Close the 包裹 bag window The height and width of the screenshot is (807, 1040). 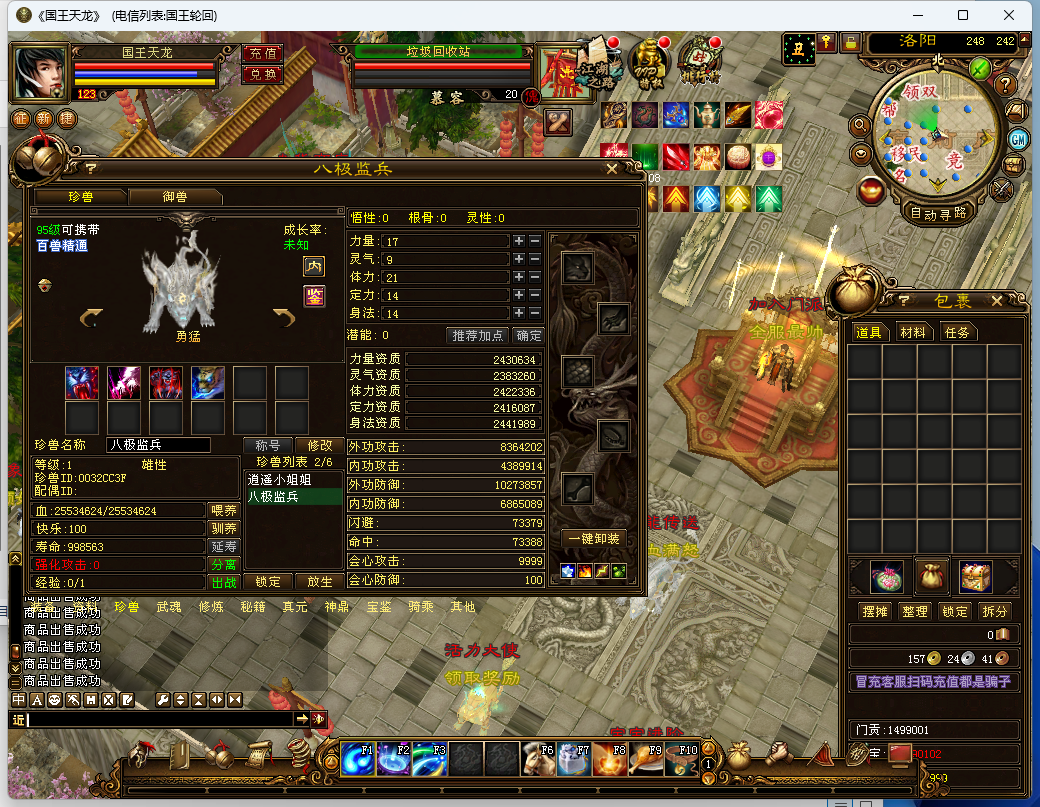tap(996, 301)
